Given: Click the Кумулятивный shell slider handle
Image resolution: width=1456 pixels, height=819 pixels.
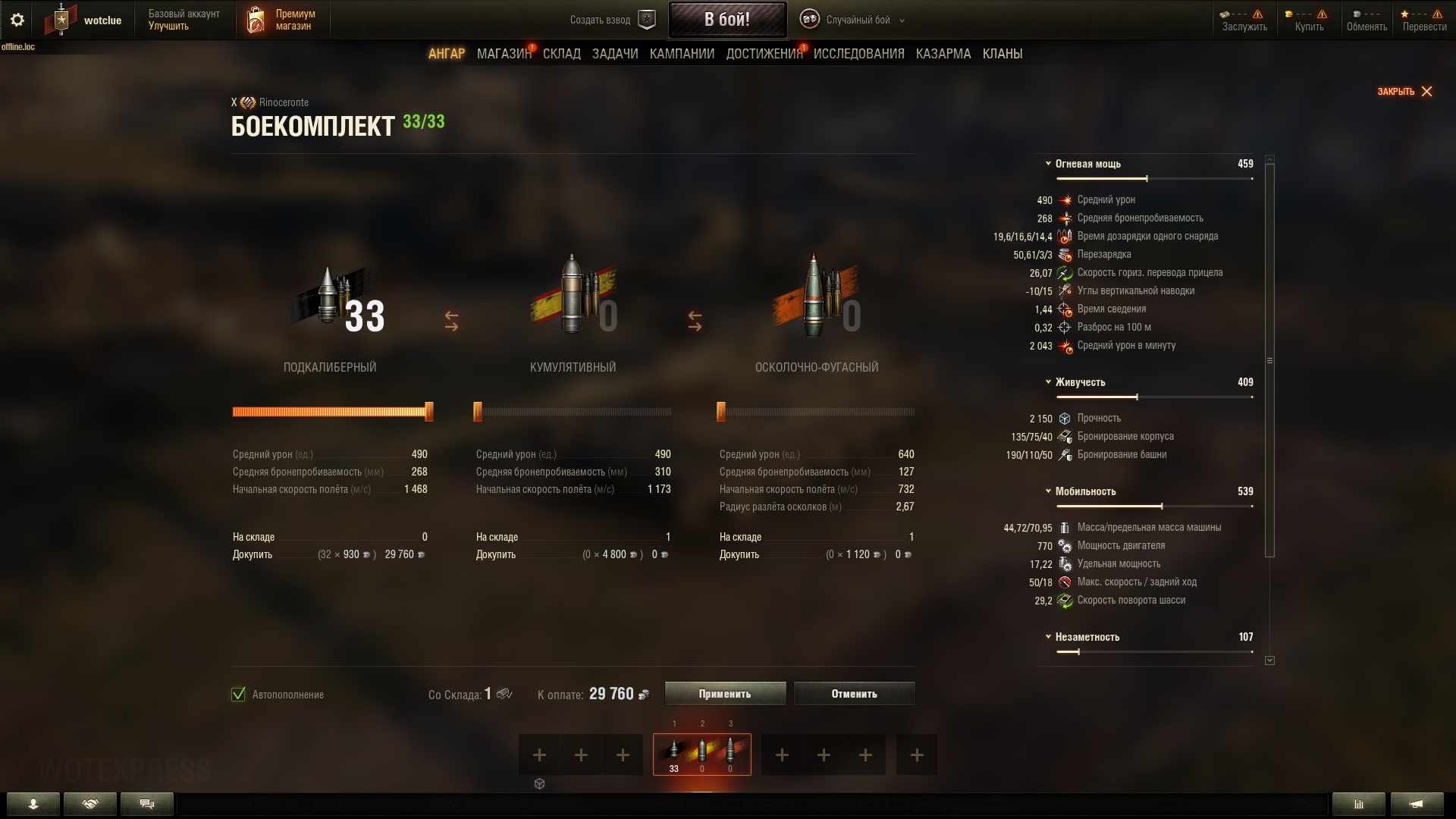Looking at the screenshot, I should click(478, 412).
